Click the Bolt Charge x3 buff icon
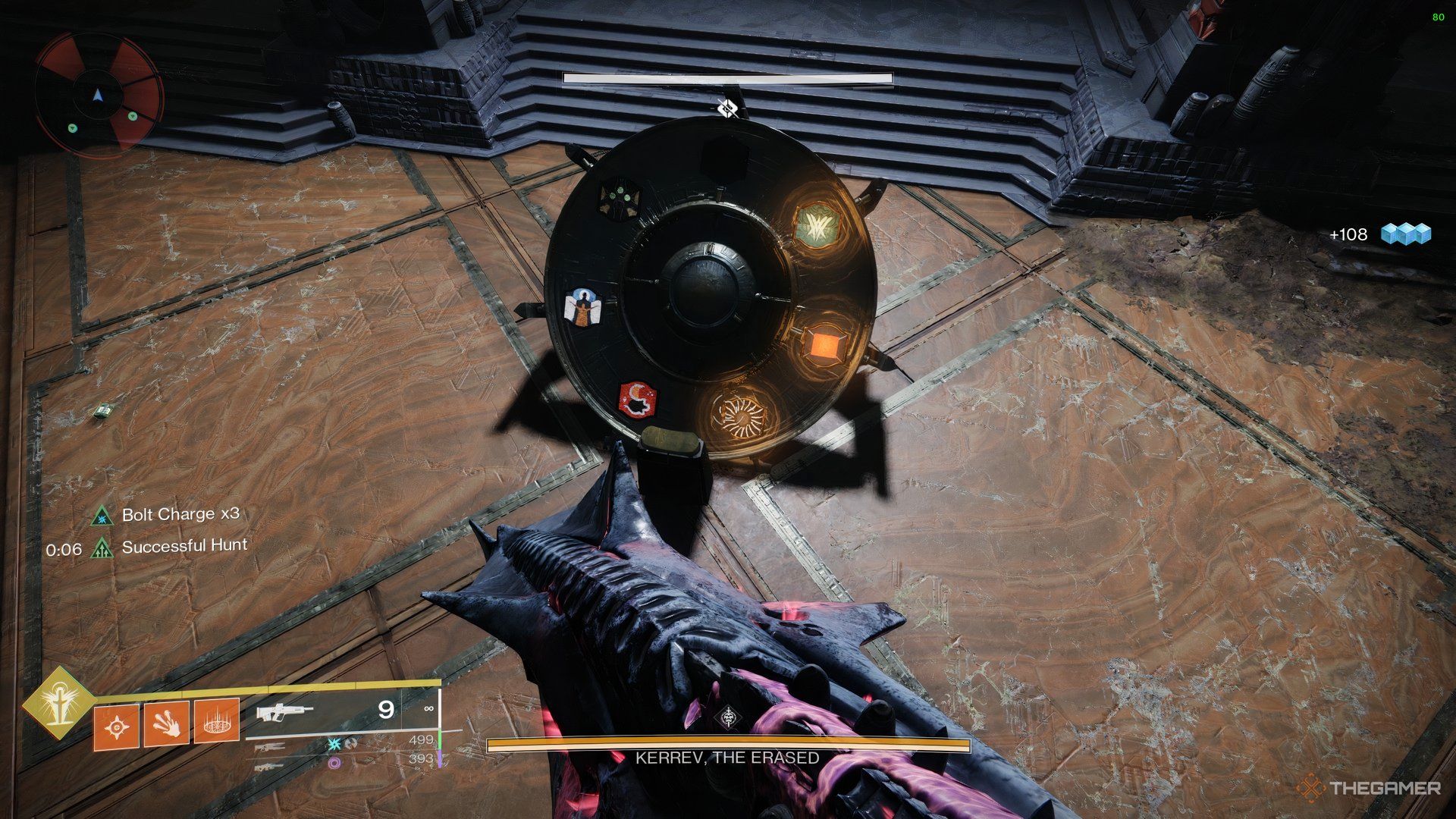Viewport: 1456px width, 819px height. pyautogui.click(x=100, y=516)
